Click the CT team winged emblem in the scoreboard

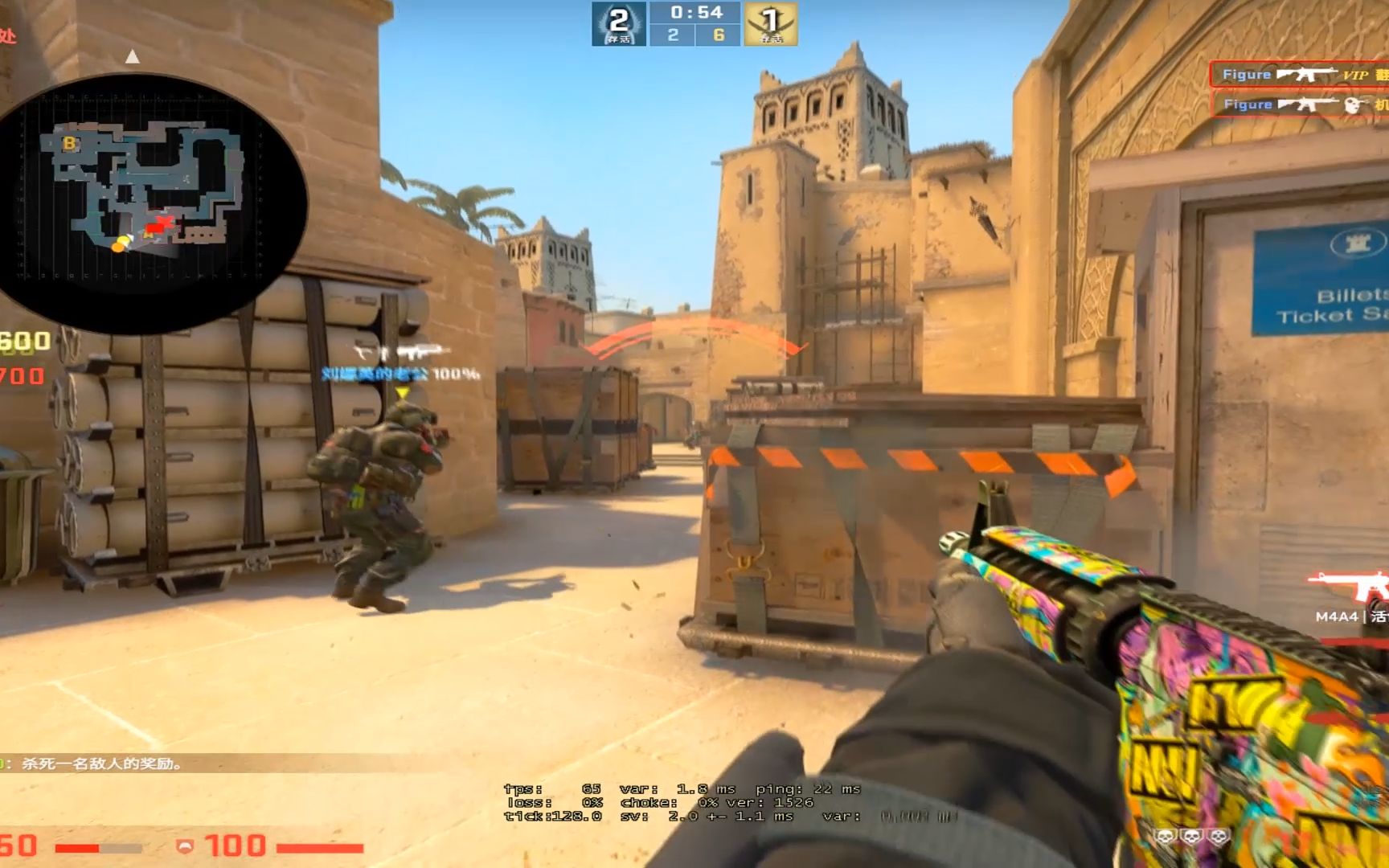click(618, 24)
